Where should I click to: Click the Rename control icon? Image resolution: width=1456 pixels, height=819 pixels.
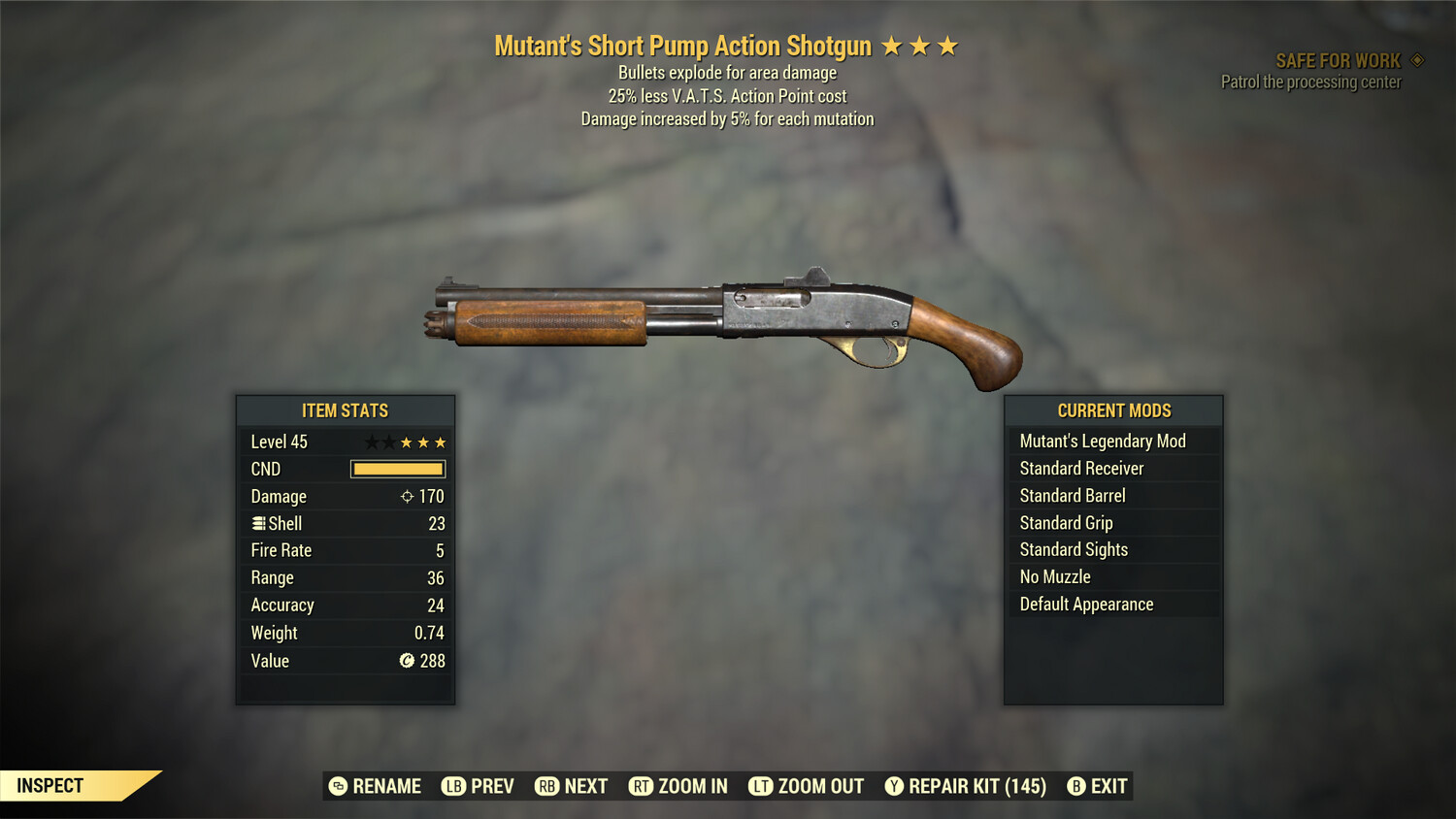(338, 786)
